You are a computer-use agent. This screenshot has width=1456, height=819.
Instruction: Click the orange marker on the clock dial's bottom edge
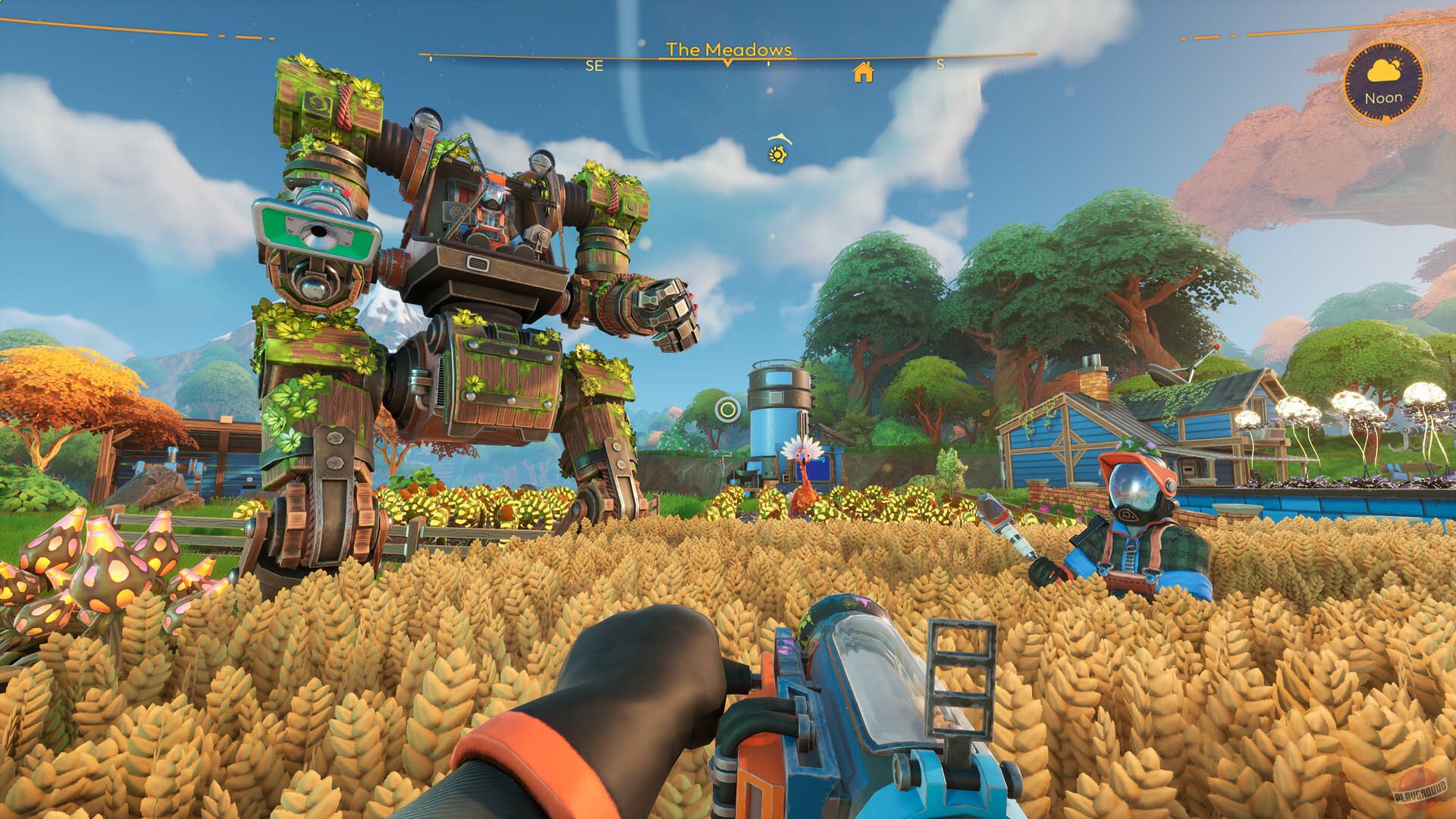click(1385, 118)
